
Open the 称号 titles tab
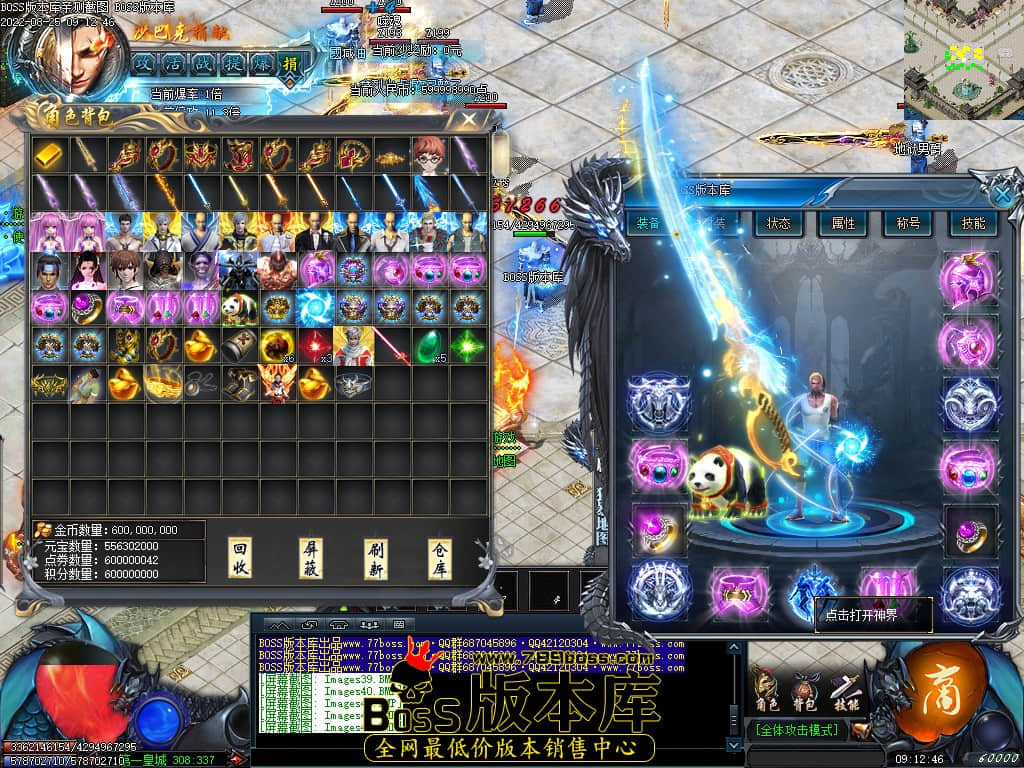[x=907, y=224]
